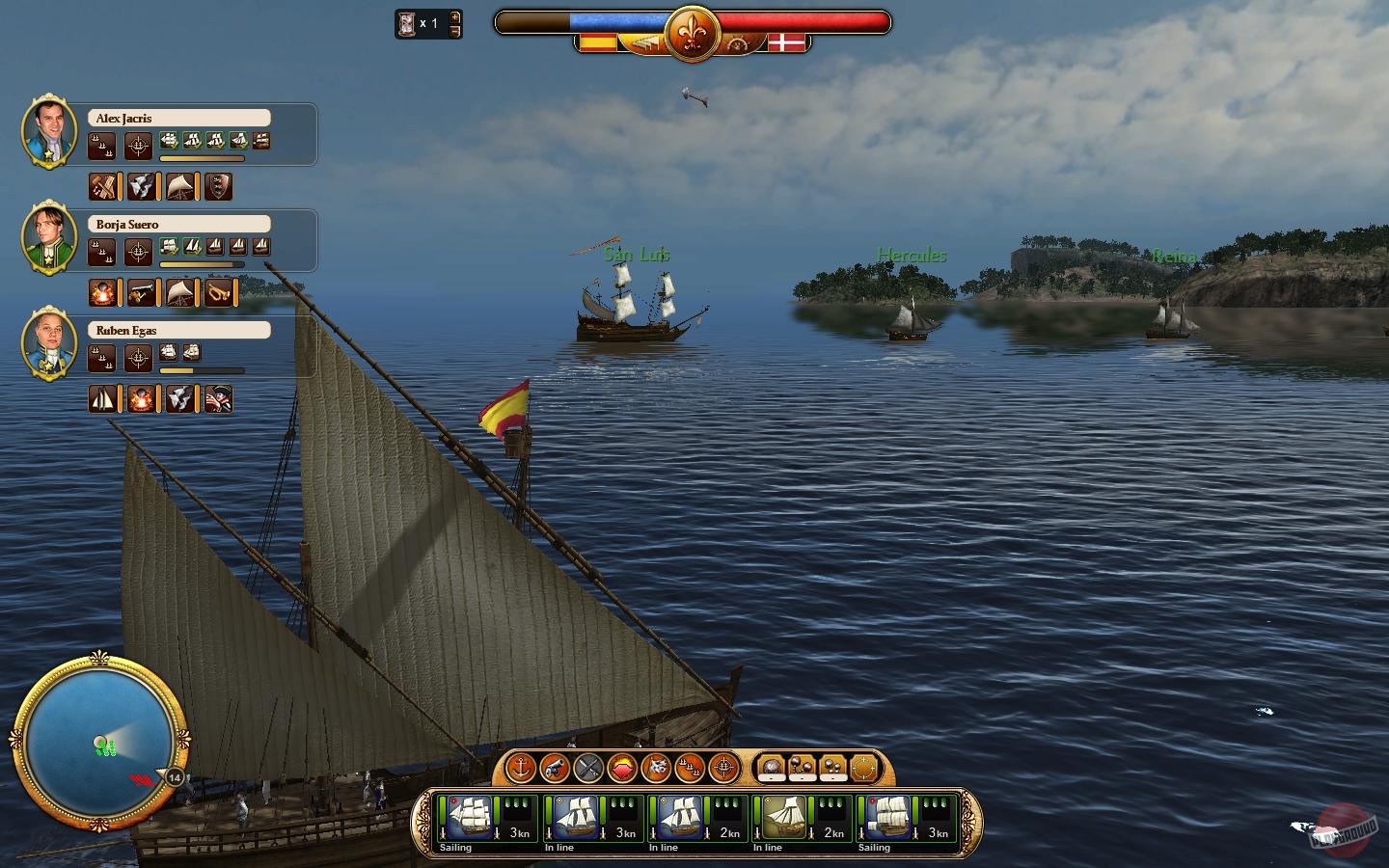The image size is (1389, 868).
Task: Click the shield icon in Alex Jacris's panel
Action: pyautogui.click(x=219, y=186)
